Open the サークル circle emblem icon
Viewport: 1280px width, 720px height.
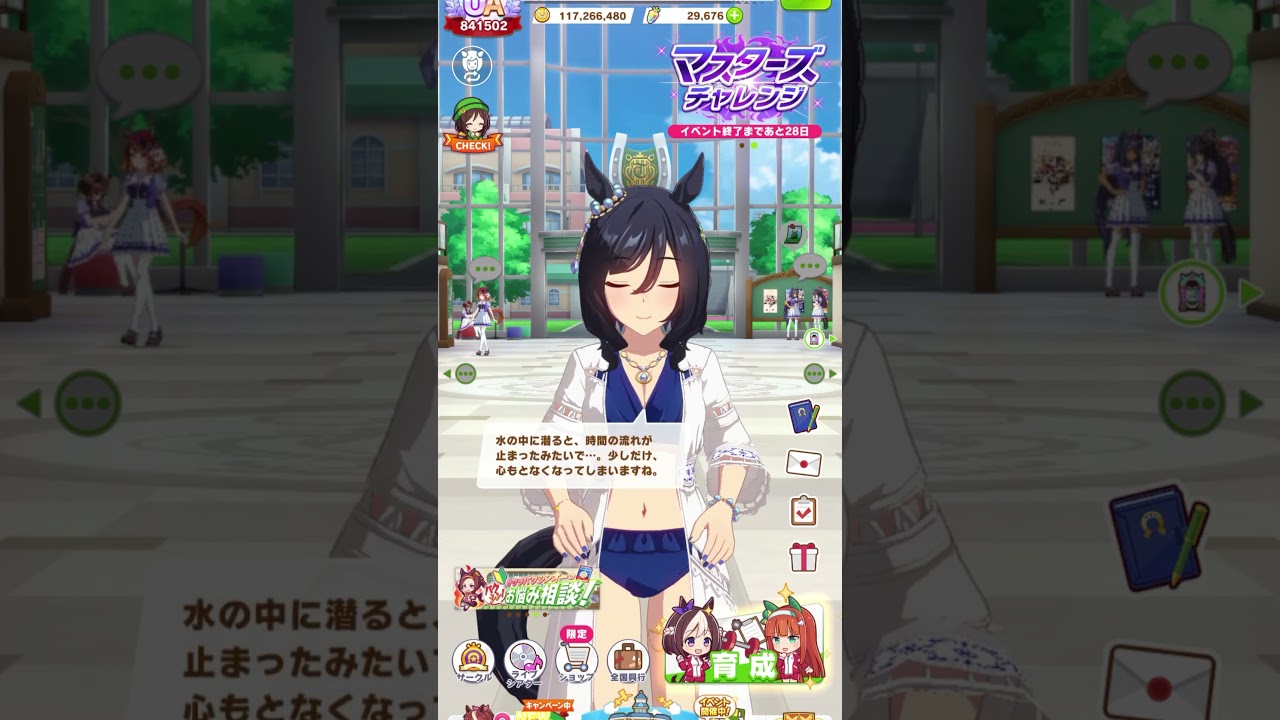470,659
